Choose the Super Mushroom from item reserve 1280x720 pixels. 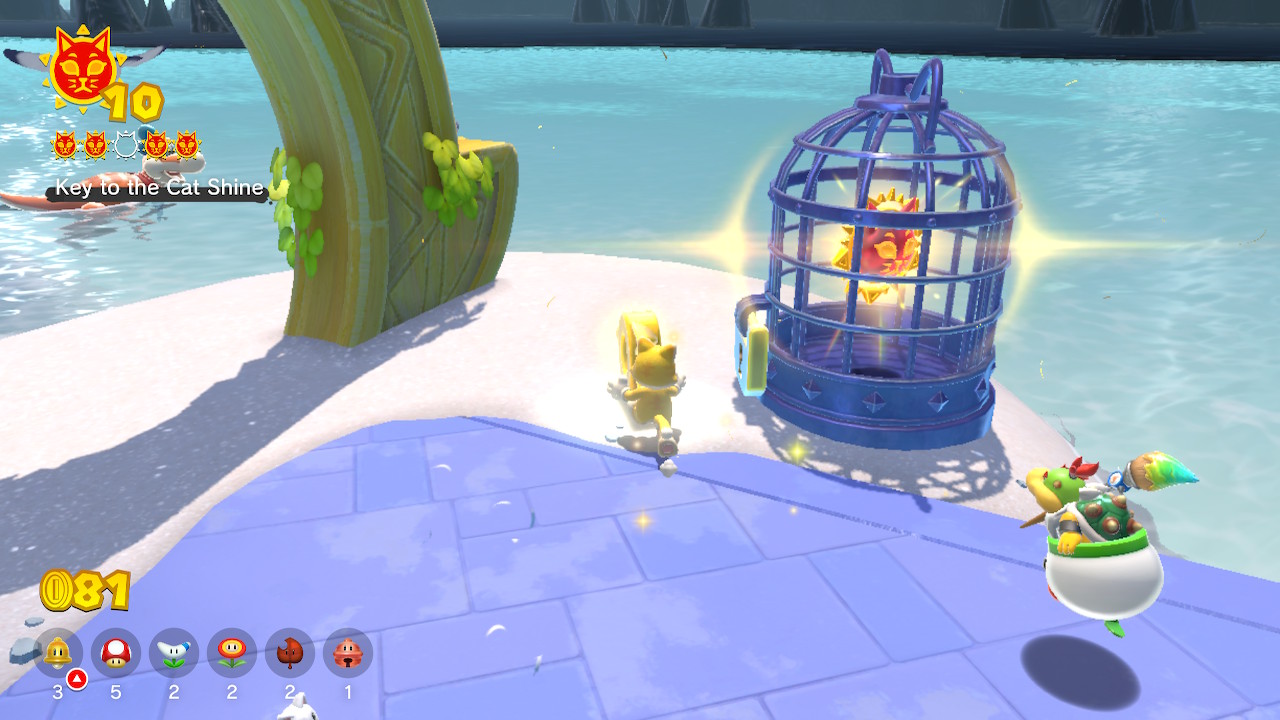(116, 654)
